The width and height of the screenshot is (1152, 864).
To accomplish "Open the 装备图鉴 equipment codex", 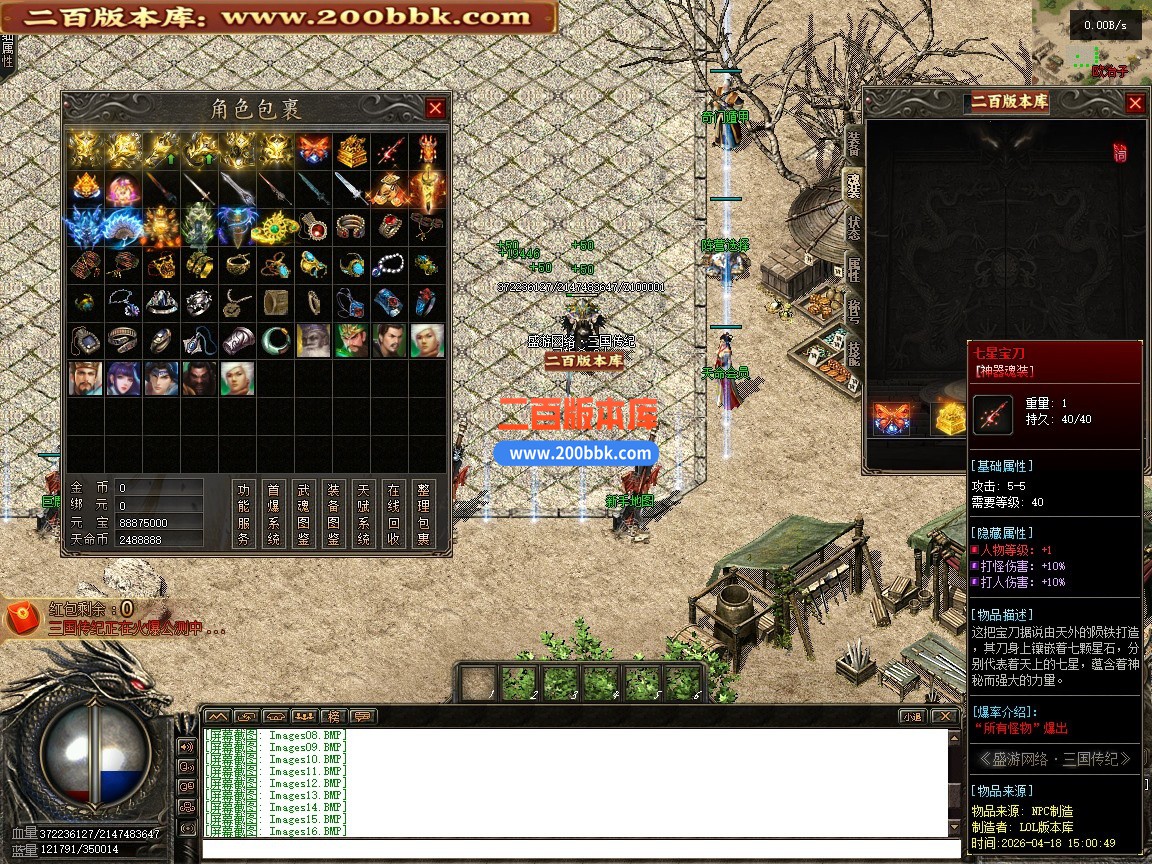I will pyautogui.click(x=334, y=513).
